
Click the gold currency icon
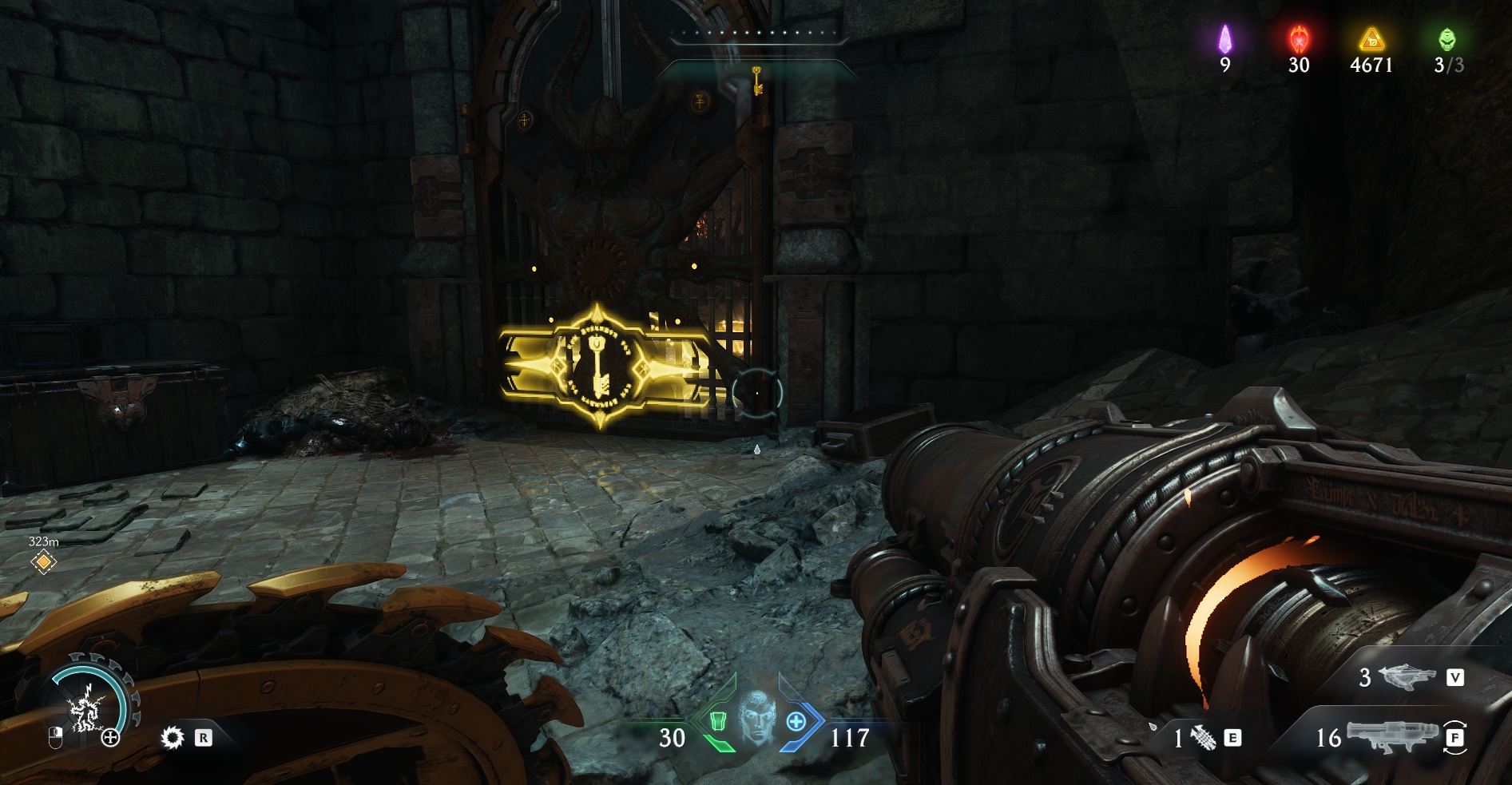click(1371, 38)
